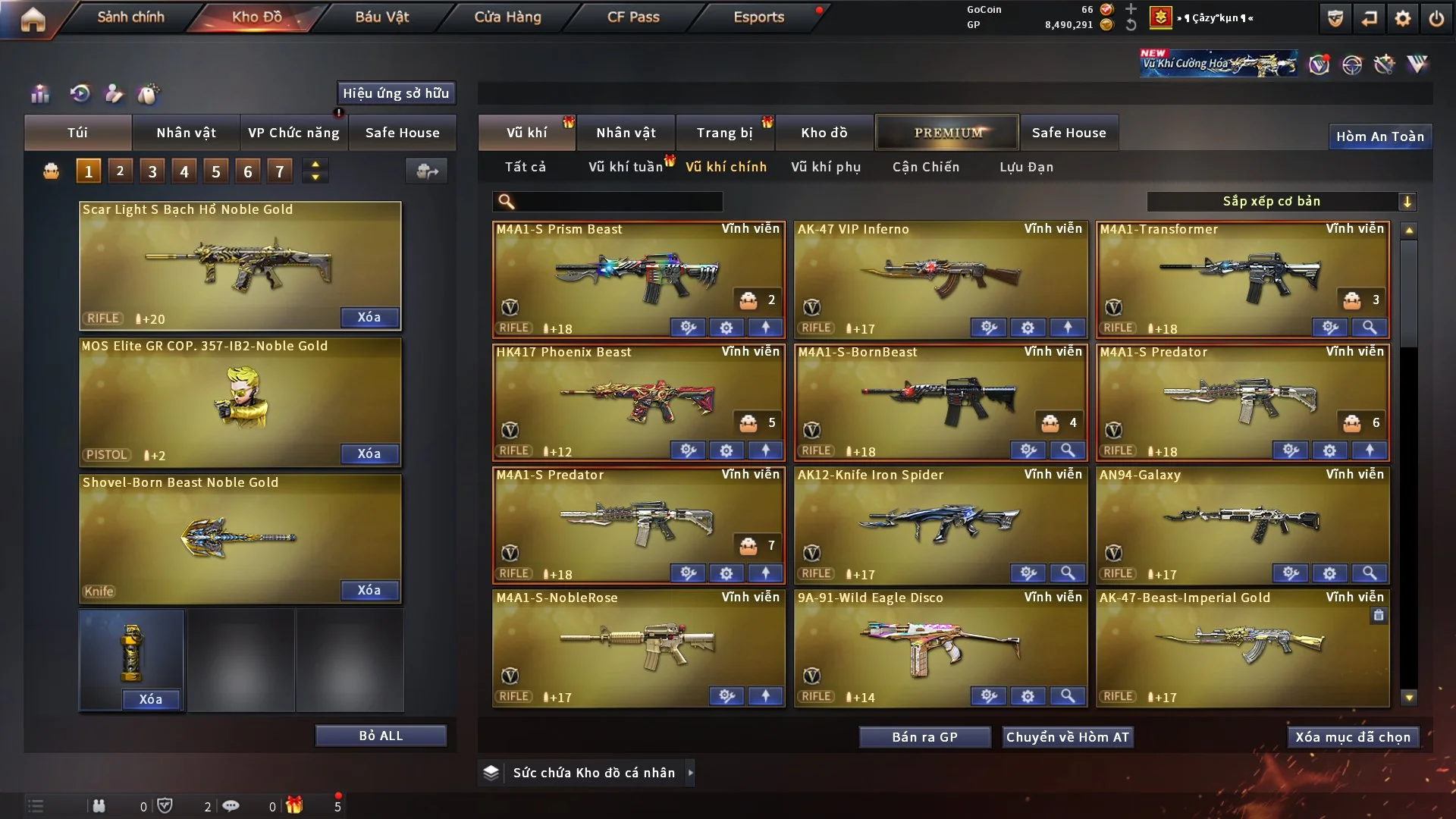1456x819 pixels.
Task: Open the CF Pass page
Action: pyautogui.click(x=633, y=17)
